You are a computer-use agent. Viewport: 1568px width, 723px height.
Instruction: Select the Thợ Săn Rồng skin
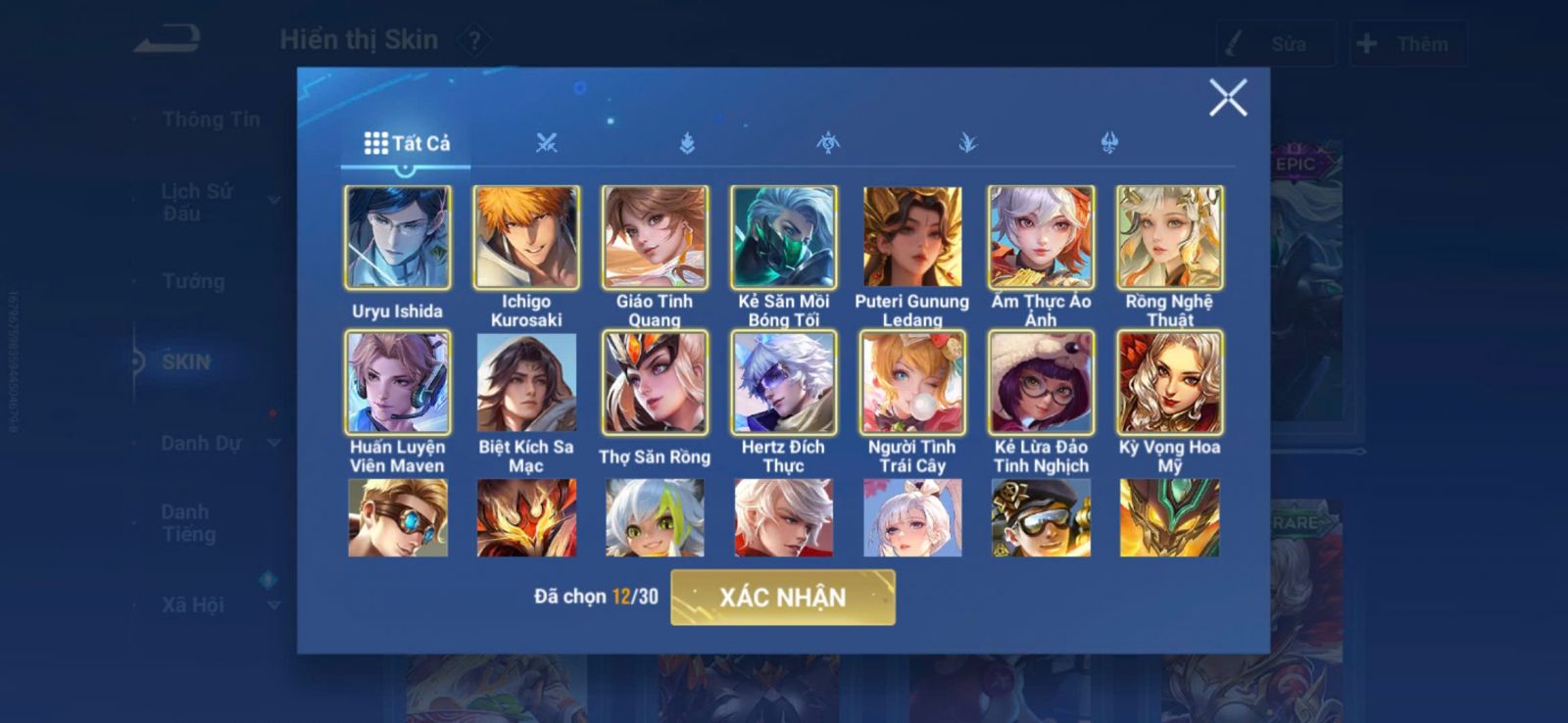pyautogui.click(x=655, y=383)
